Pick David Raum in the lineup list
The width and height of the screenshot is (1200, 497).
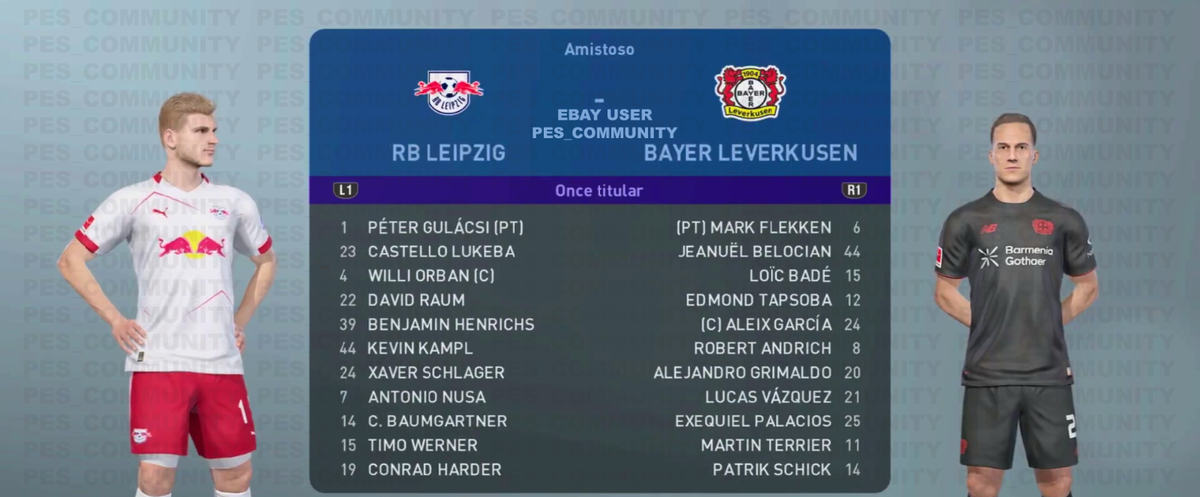click(416, 300)
